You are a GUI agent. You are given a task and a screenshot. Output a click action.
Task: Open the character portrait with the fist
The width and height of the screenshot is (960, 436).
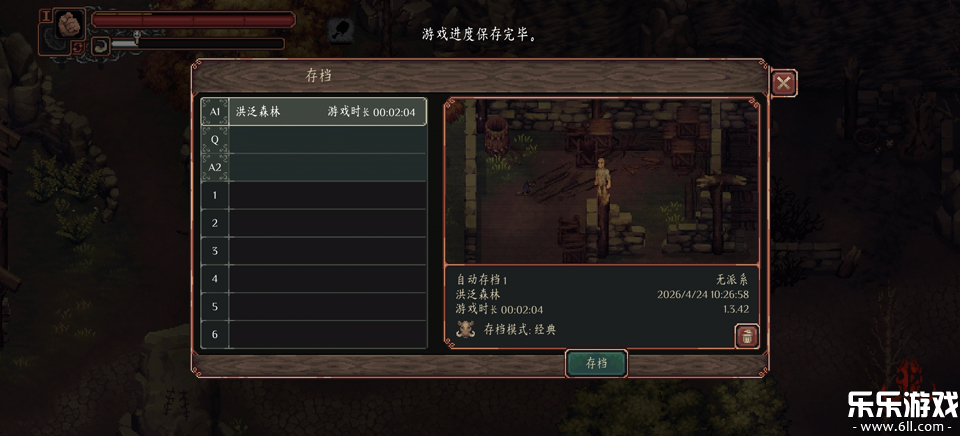[69, 25]
